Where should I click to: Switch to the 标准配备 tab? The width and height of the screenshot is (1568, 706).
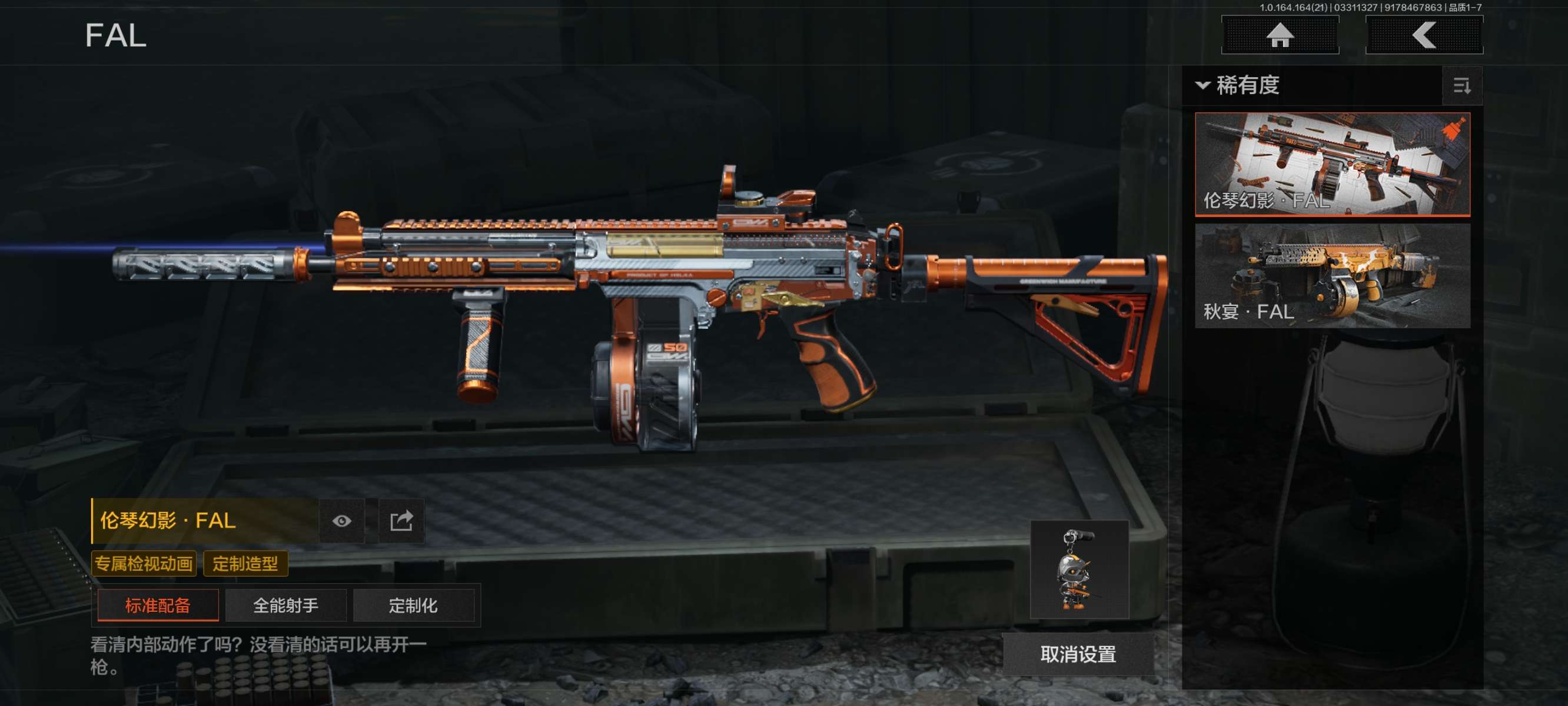pyautogui.click(x=158, y=605)
